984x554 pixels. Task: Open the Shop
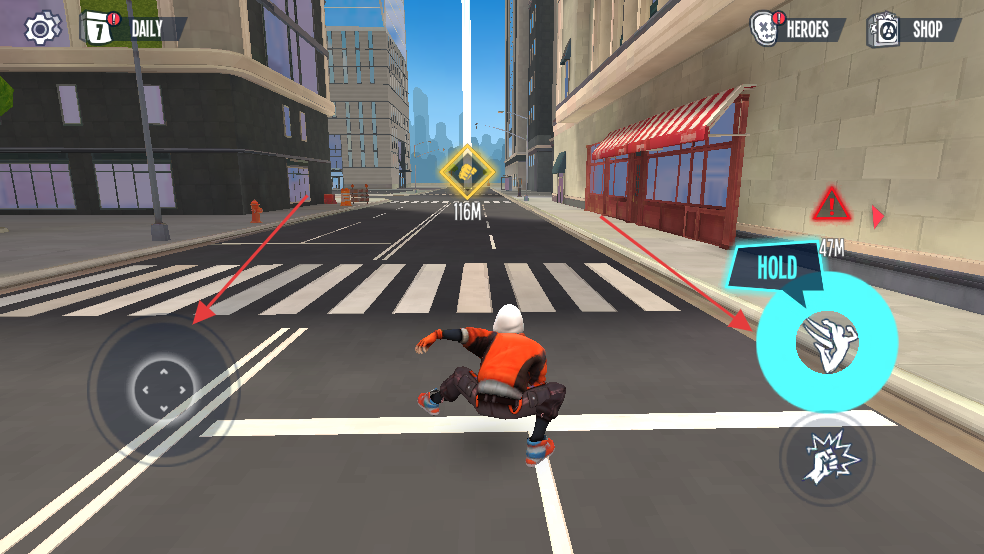point(913,29)
